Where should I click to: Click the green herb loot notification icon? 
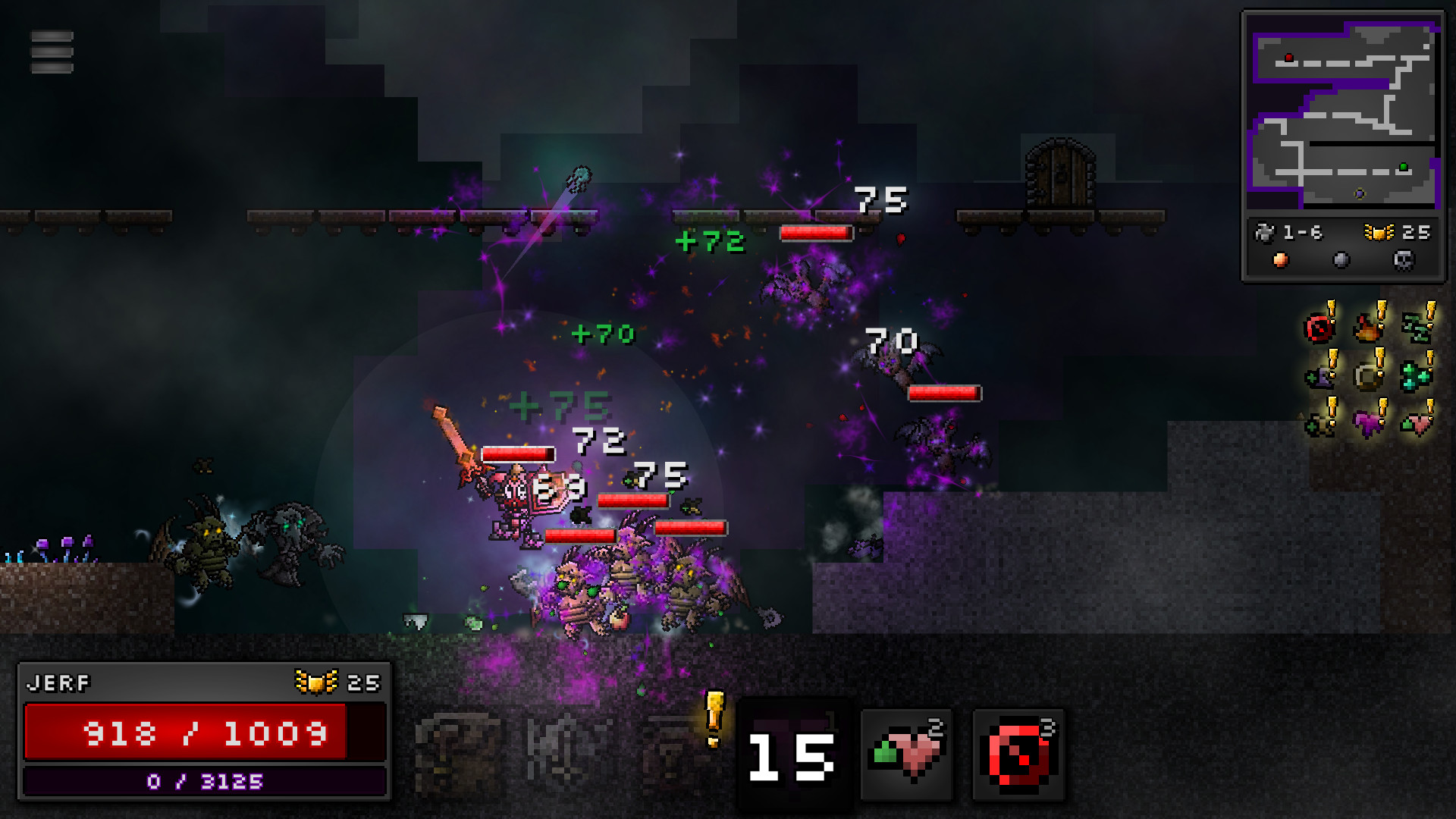[1418, 328]
